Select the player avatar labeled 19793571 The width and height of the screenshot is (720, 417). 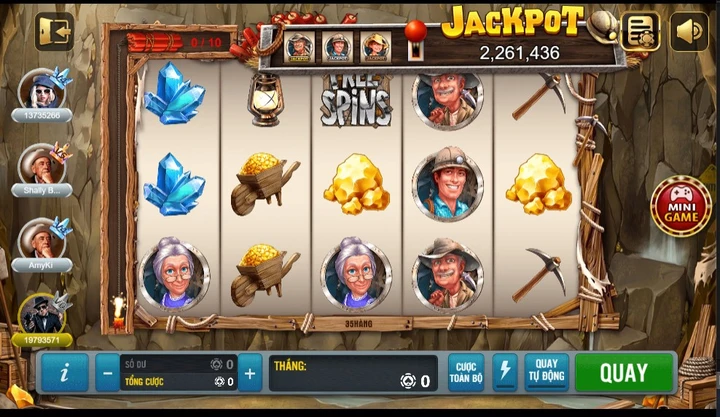[x=42, y=314]
